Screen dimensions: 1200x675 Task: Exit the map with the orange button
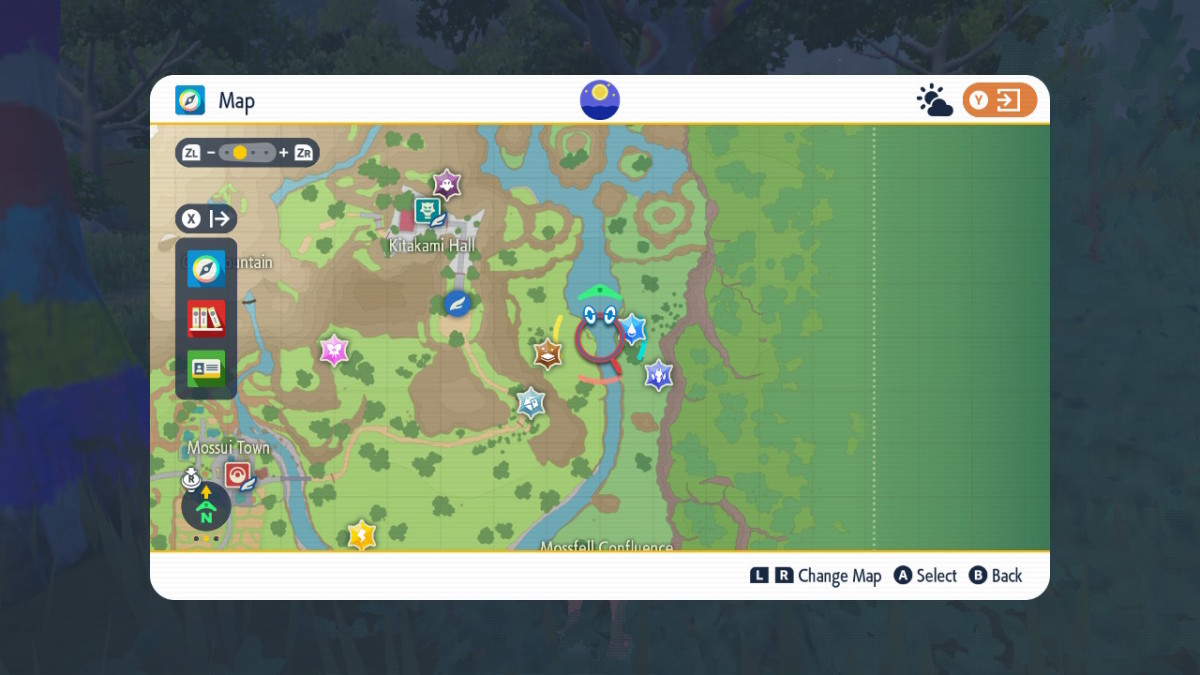(999, 101)
